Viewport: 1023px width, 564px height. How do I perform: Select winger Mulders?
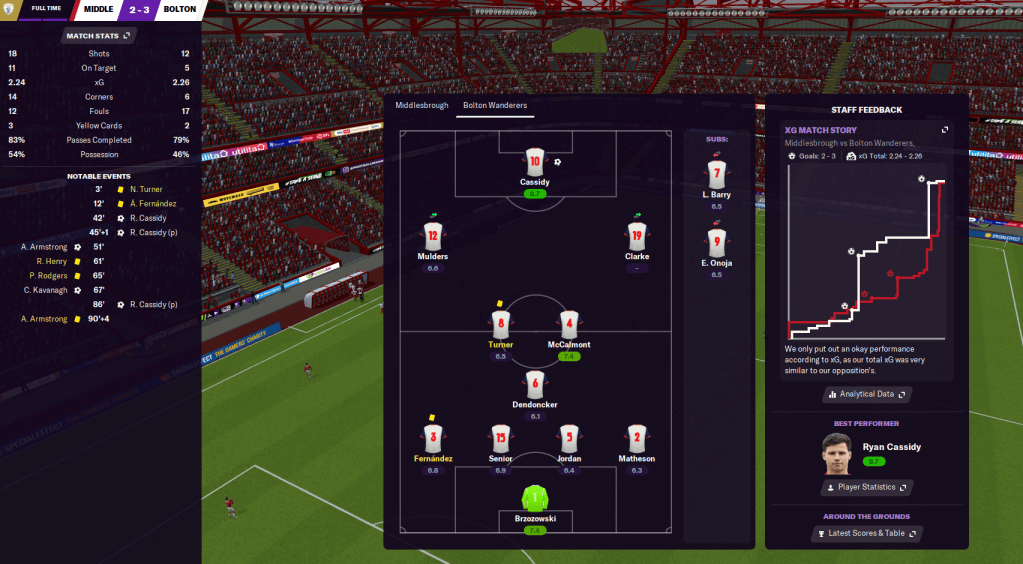(x=433, y=236)
